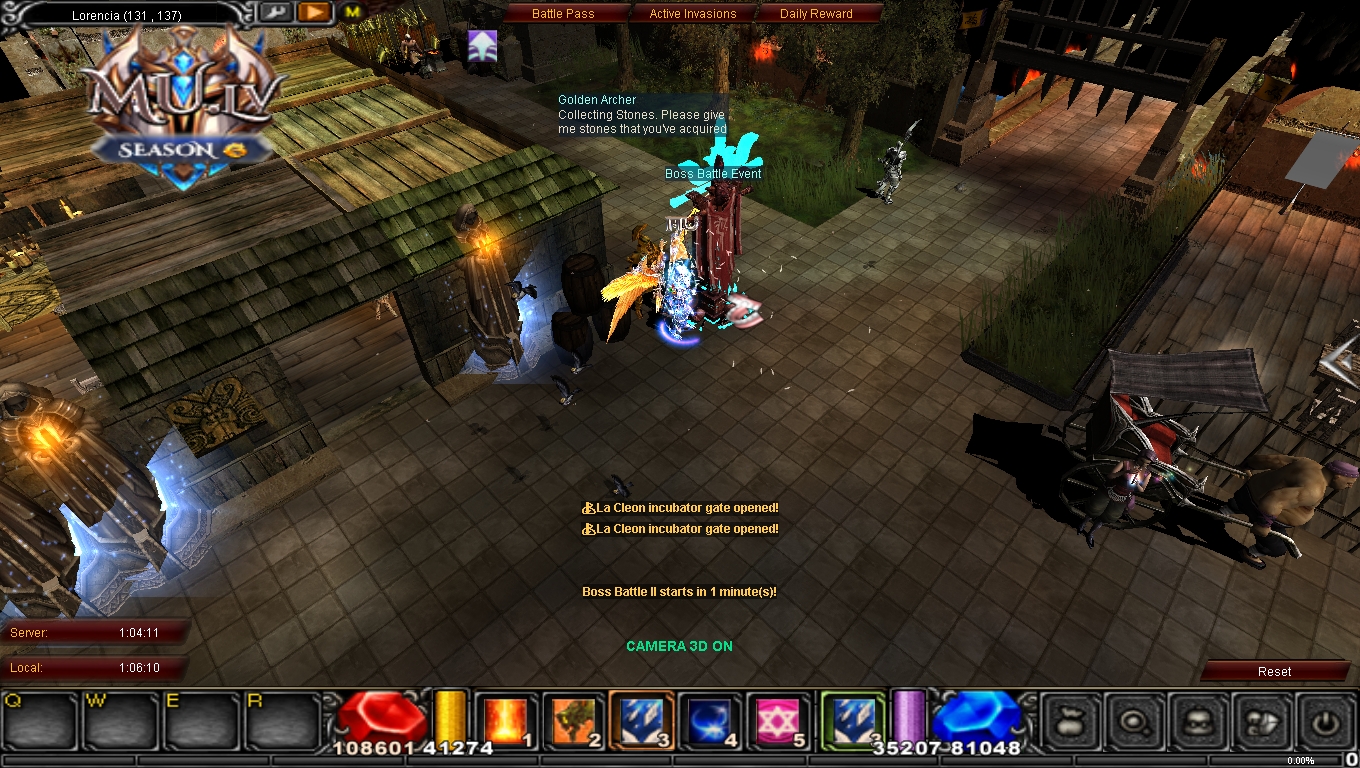The width and height of the screenshot is (1360, 768).
Task: Click the blue jewel icon showing 81048
Action: (975, 715)
